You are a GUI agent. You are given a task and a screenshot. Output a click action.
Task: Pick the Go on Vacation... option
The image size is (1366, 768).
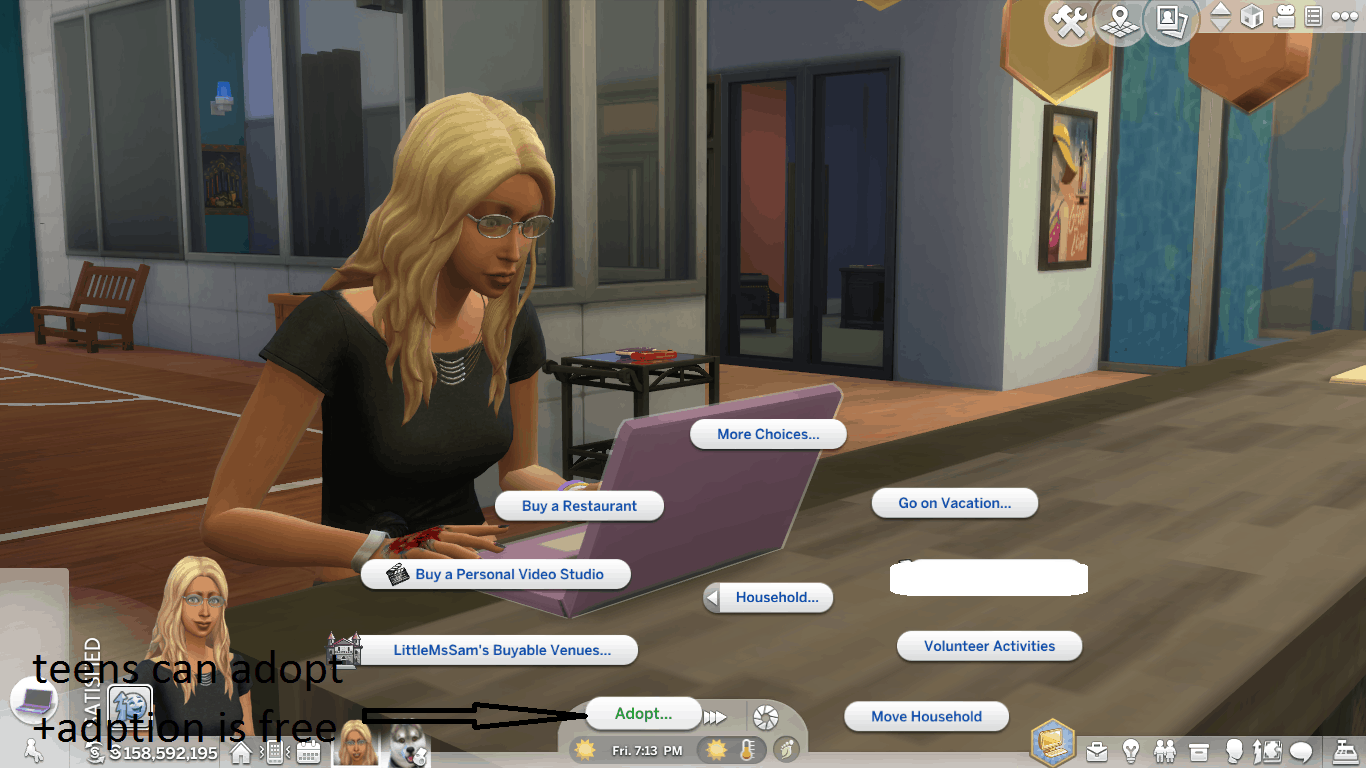click(954, 503)
